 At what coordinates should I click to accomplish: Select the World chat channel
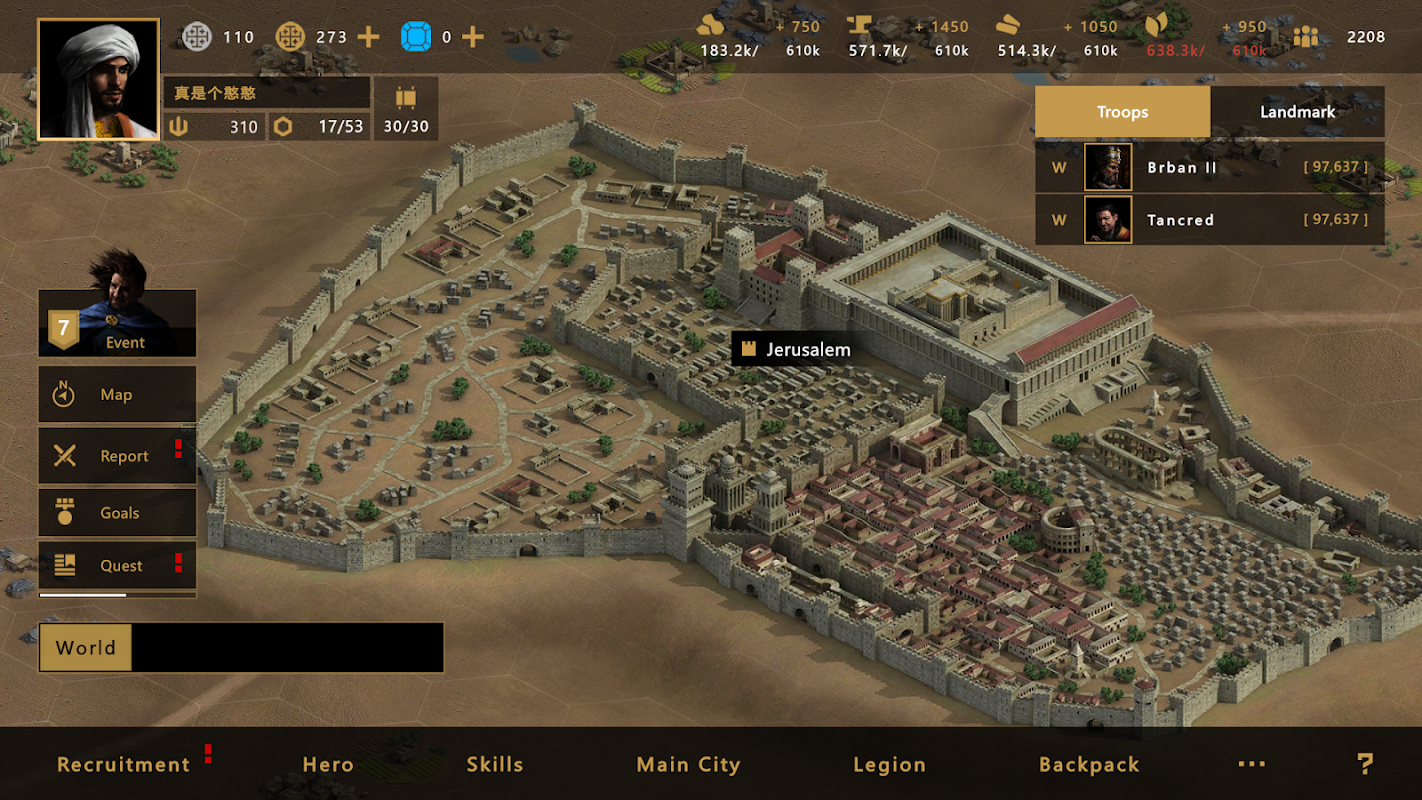pyautogui.click(x=85, y=648)
